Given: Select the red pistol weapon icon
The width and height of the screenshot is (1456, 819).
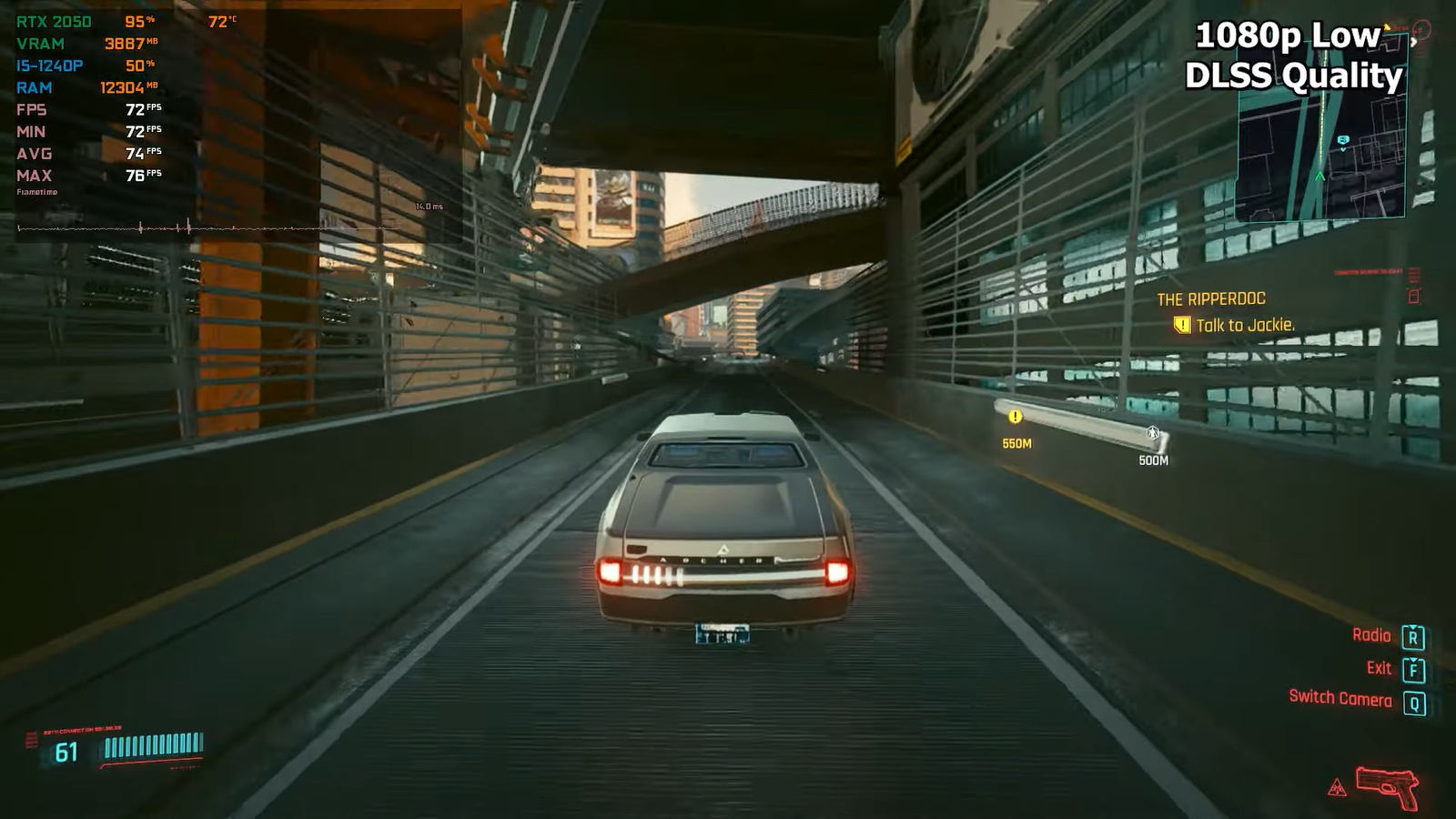Looking at the screenshot, I should pos(1387,785).
